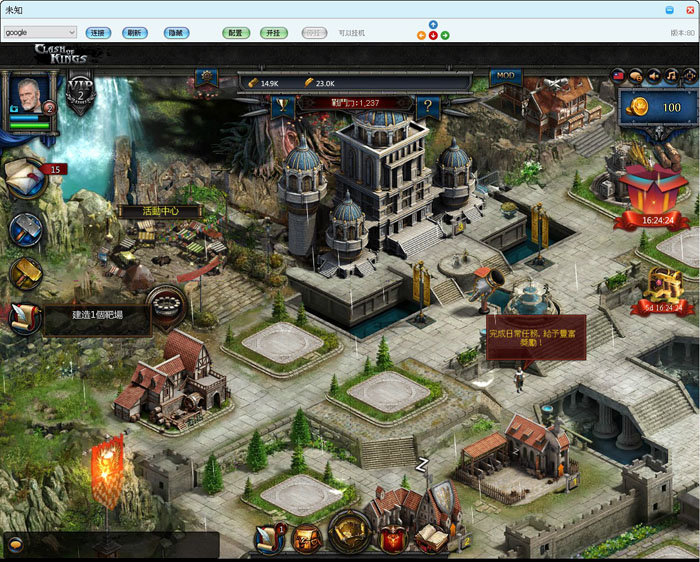Toggle the sound speaker icon
The width and height of the screenshot is (700, 562).
pyautogui.click(x=654, y=75)
